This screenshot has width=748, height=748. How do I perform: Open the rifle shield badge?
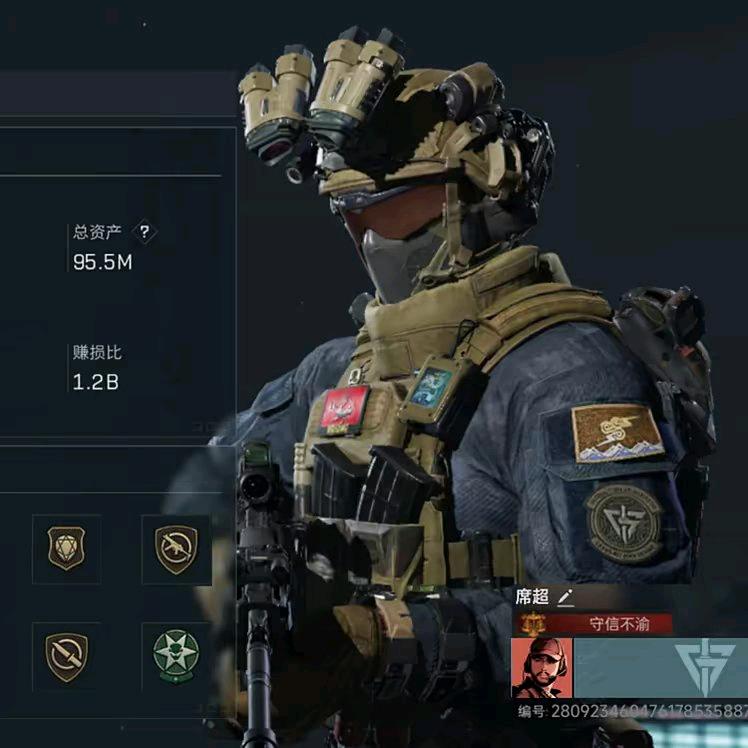(176, 549)
